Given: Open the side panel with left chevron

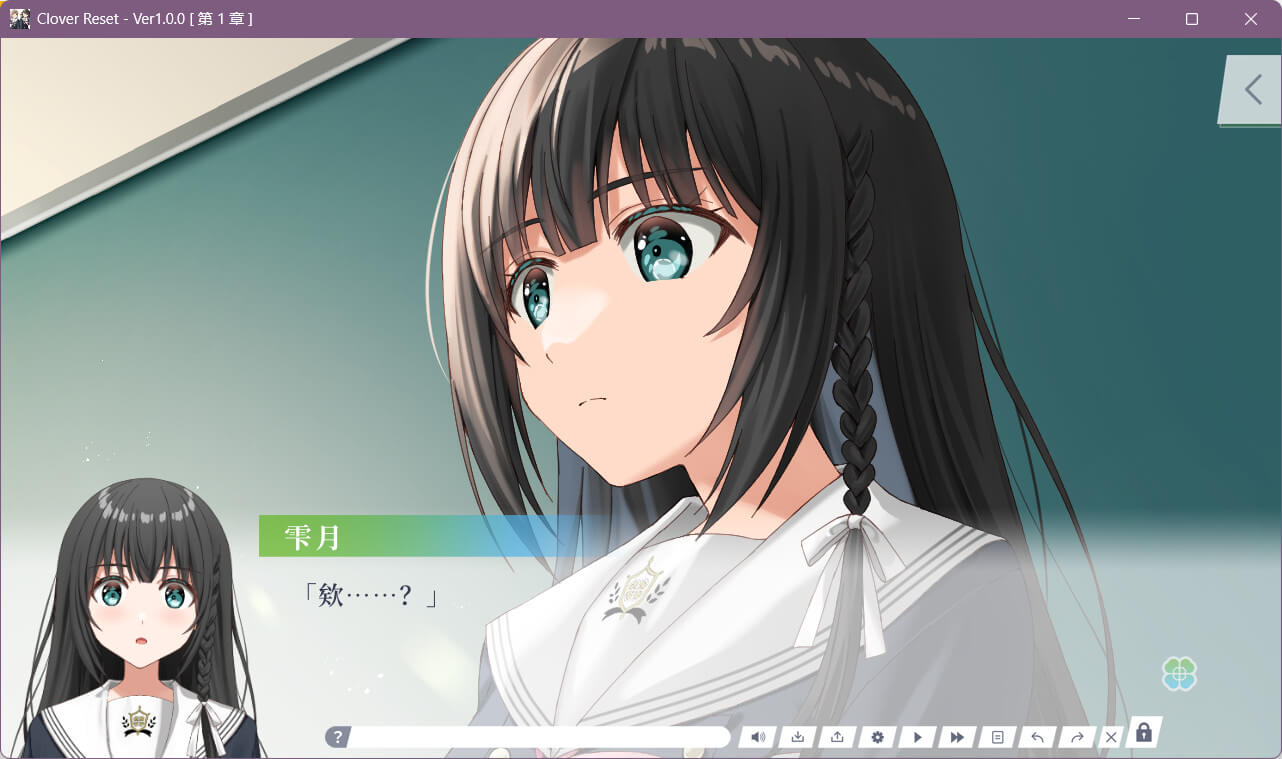Looking at the screenshot, I should pos(1252,90).
